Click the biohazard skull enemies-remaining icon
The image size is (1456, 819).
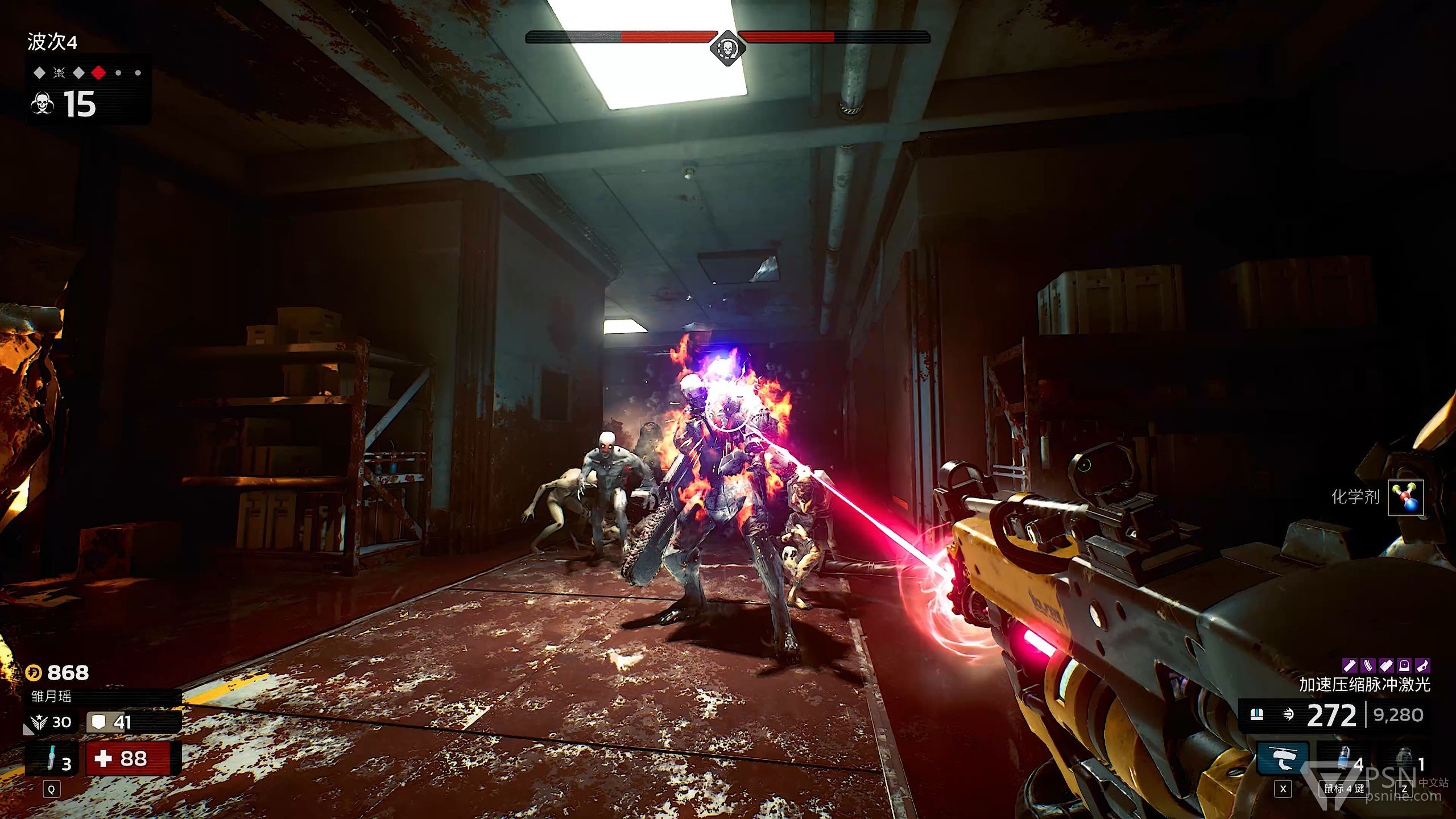tap(42, 105)
